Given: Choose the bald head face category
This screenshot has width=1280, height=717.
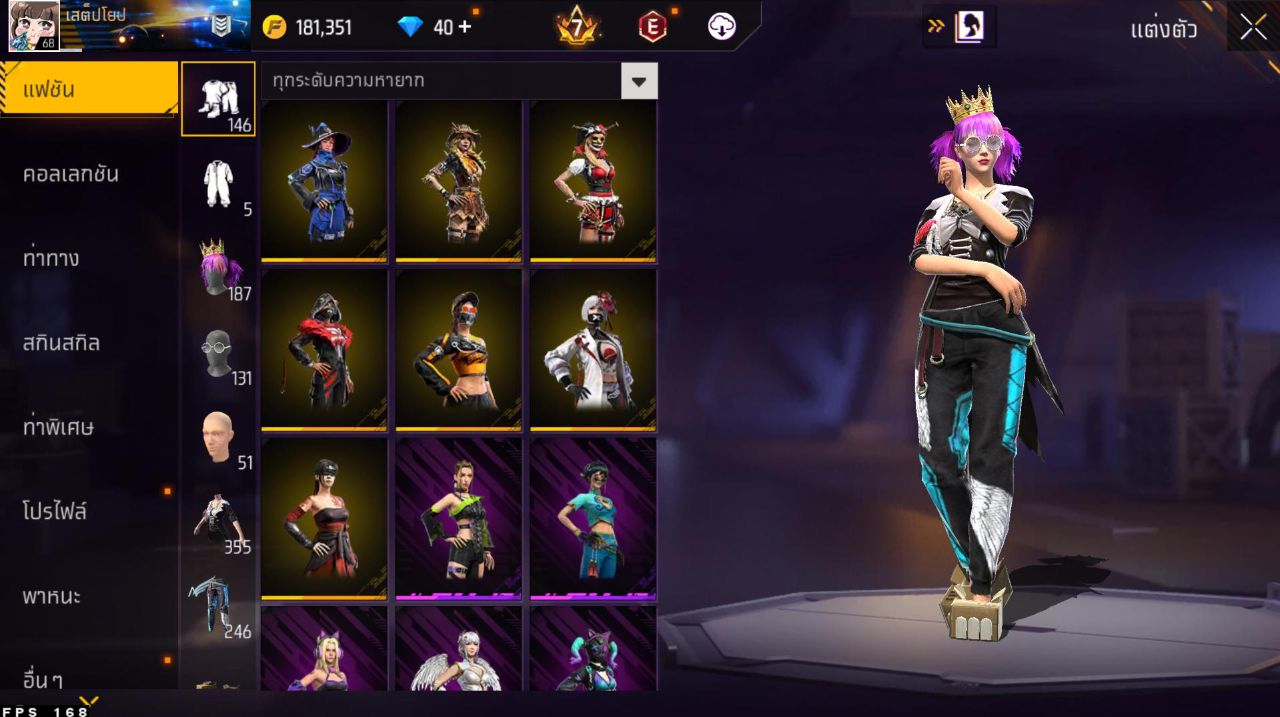Looking at the screenshot, I should [218, 437].
